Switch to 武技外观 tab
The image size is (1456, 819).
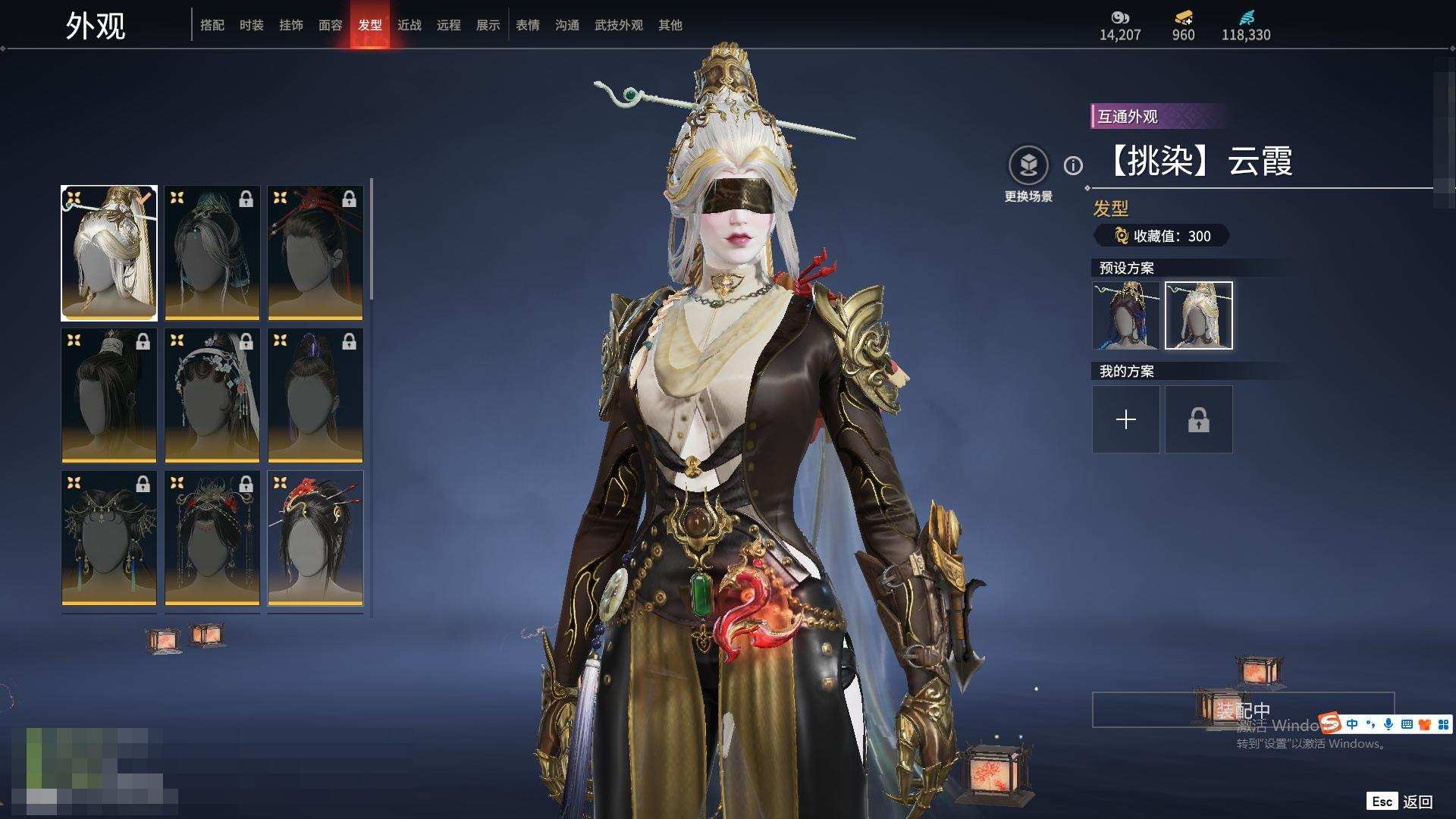pos(619,25)
